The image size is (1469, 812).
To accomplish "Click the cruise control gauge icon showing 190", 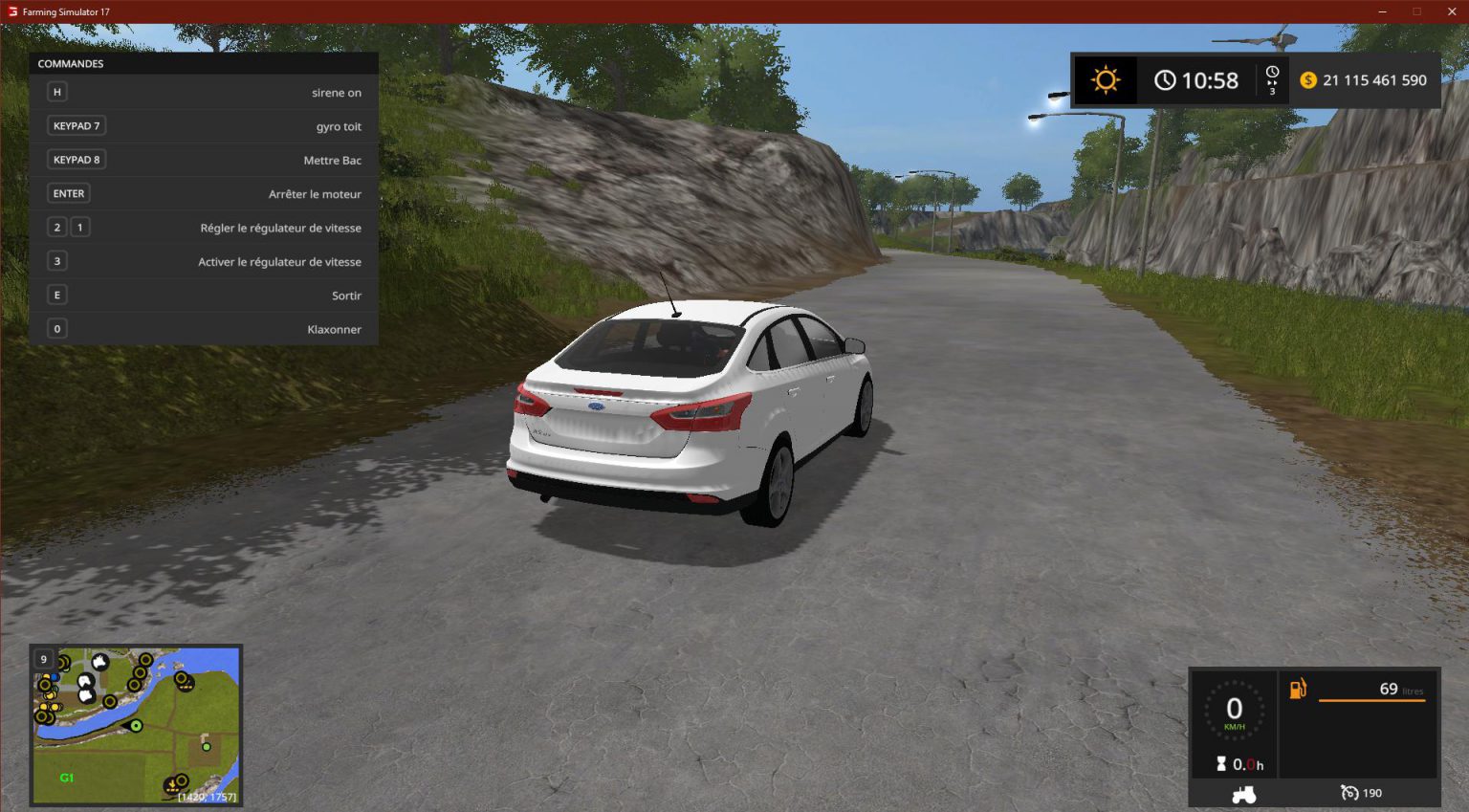I will 1348,792.
